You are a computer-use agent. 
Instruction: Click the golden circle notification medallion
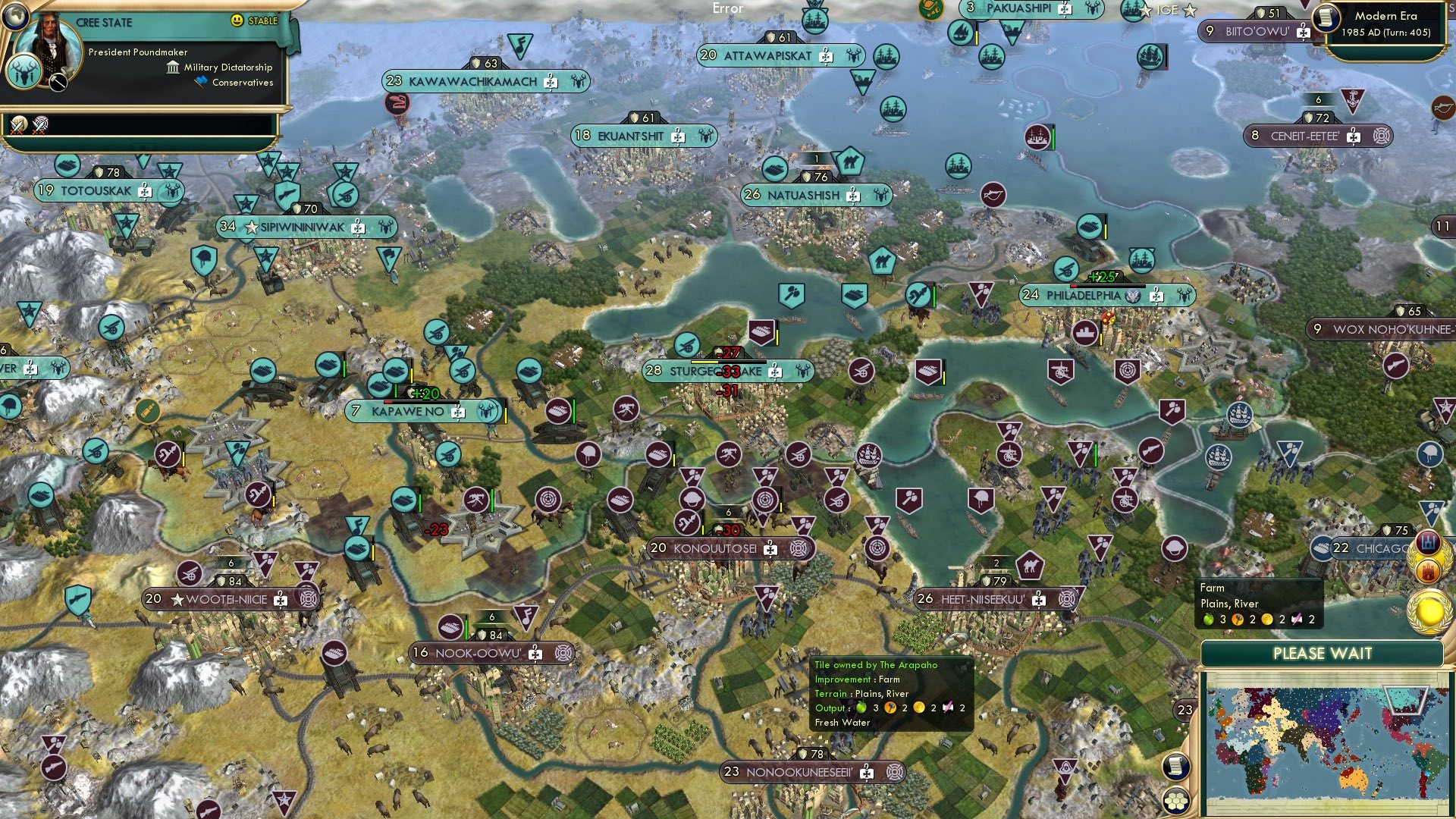1431,612
